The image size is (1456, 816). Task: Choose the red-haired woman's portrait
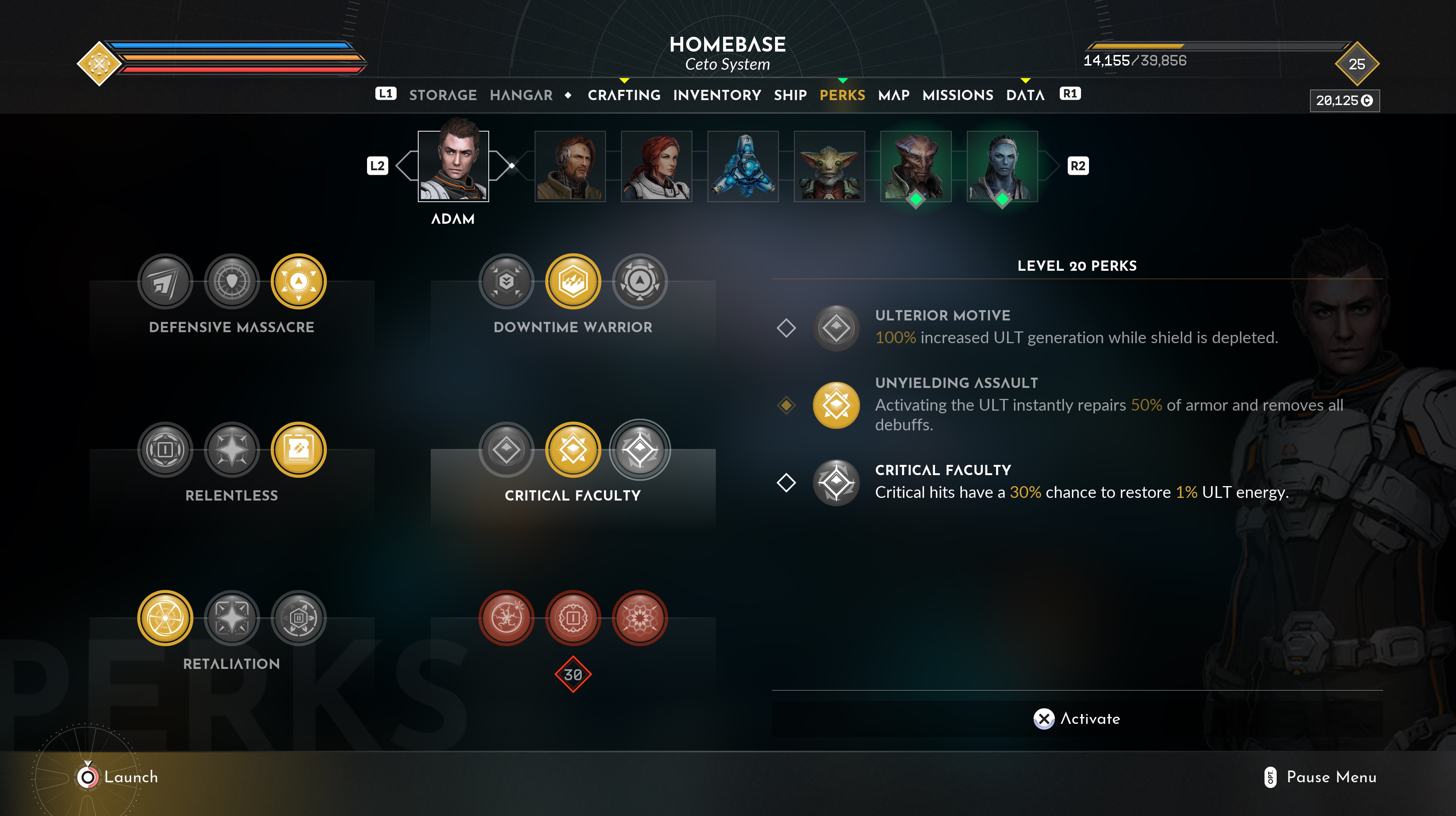(x=656, y=166)
